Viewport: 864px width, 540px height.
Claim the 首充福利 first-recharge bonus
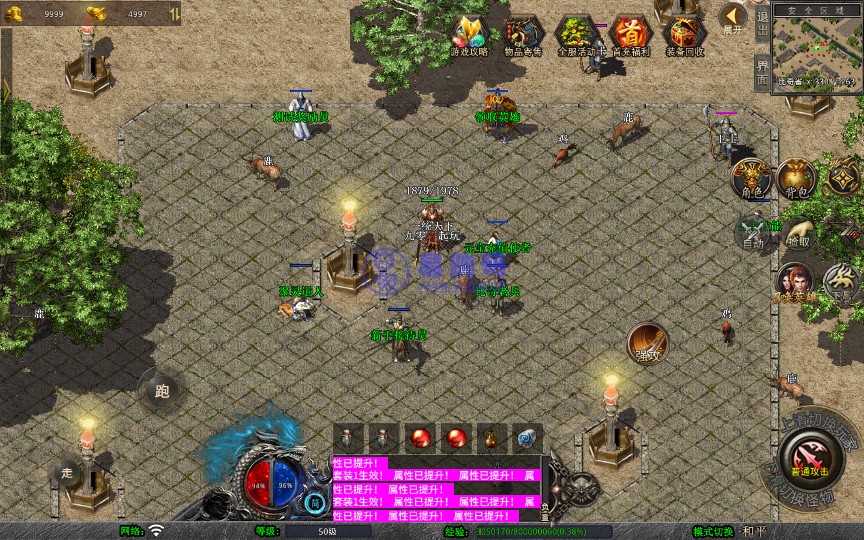coord(630,35)
